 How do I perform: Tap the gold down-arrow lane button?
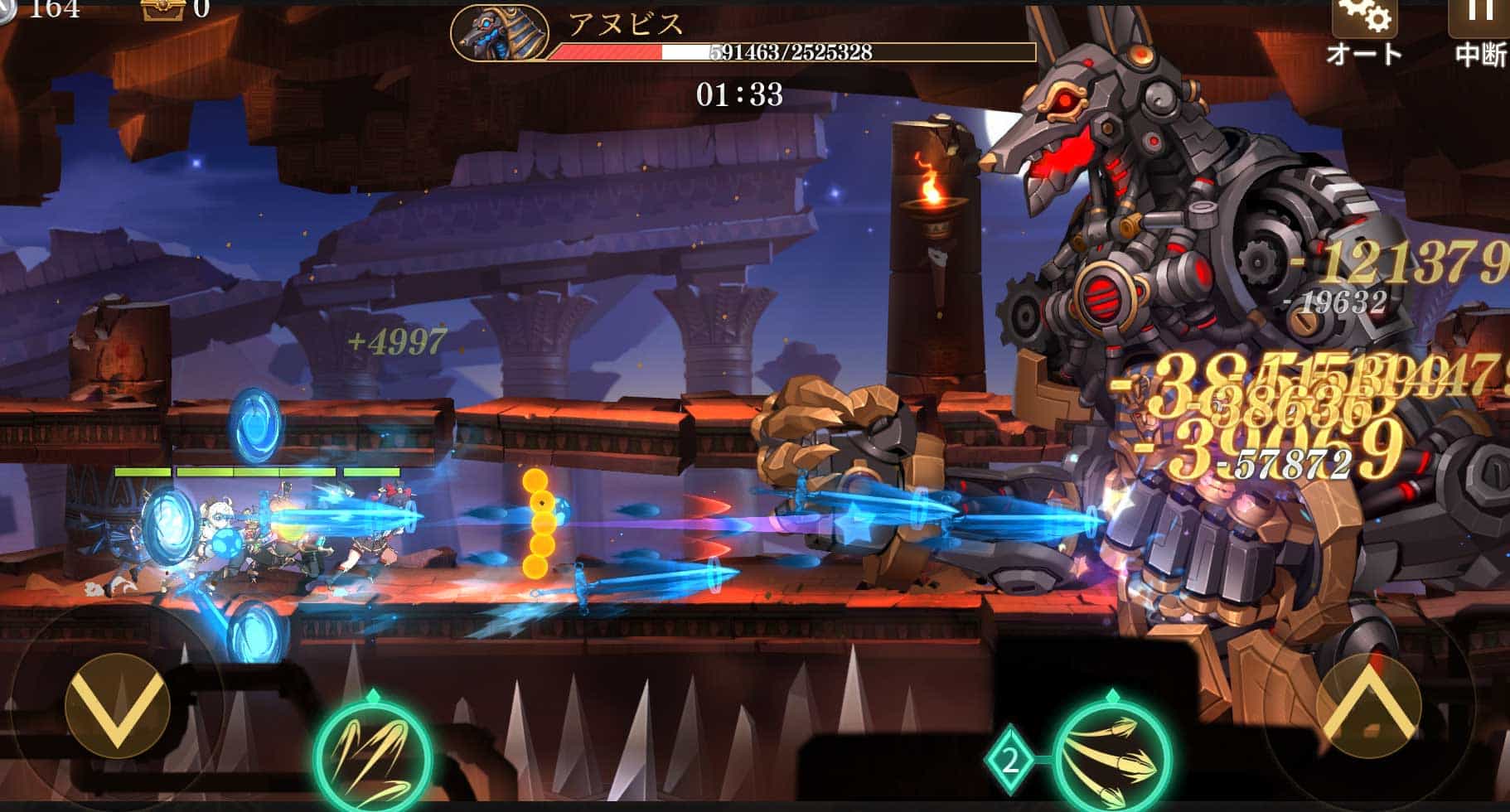pyautogui.click(x=117, y=706)
